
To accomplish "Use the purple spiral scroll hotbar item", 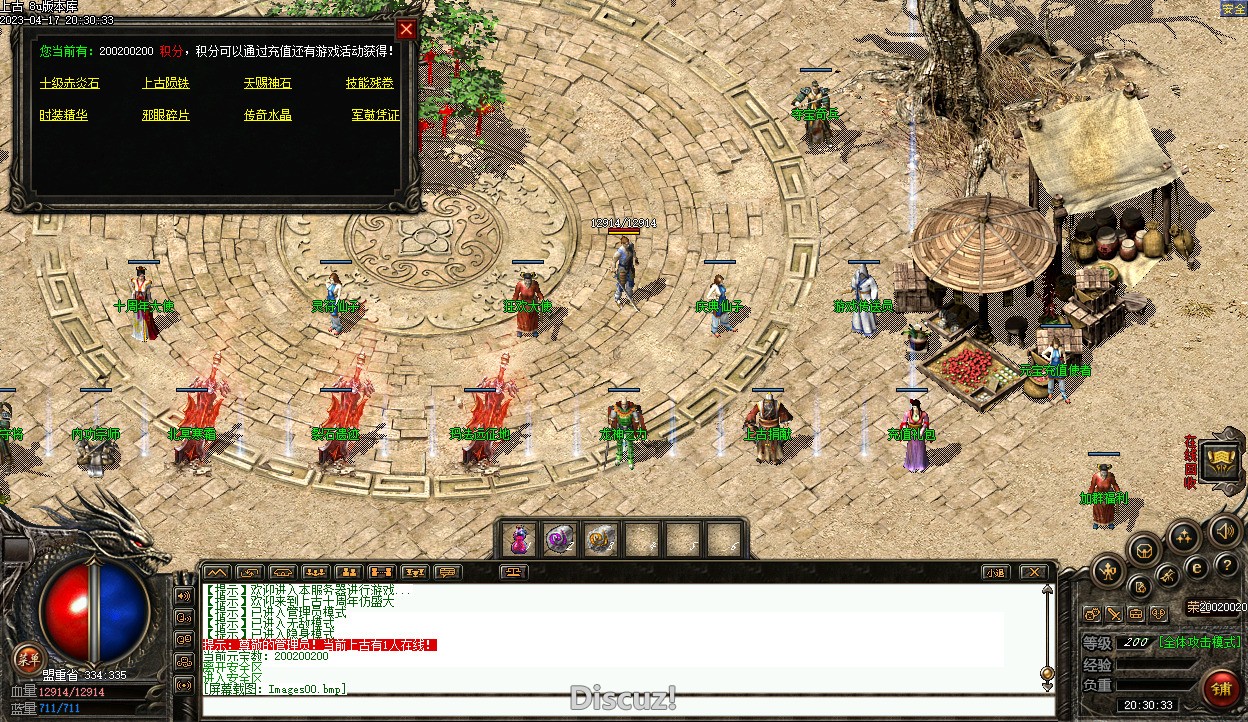I will click(x=560, y=540).
